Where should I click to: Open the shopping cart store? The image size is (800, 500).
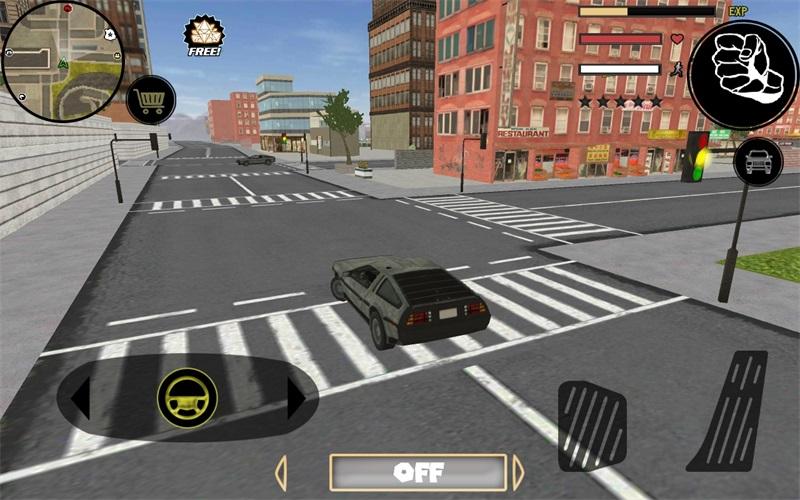[x=151, y=100]
